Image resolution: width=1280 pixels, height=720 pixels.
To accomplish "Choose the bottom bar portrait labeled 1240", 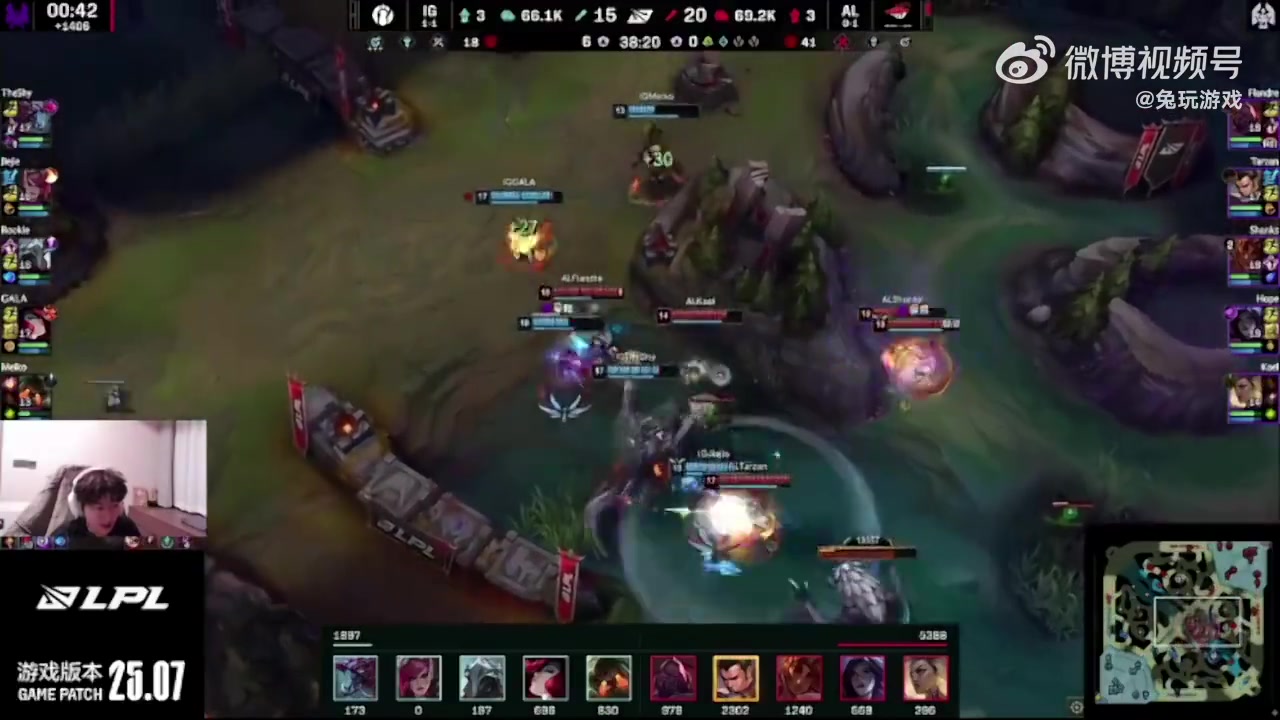I will coord(799,678).
